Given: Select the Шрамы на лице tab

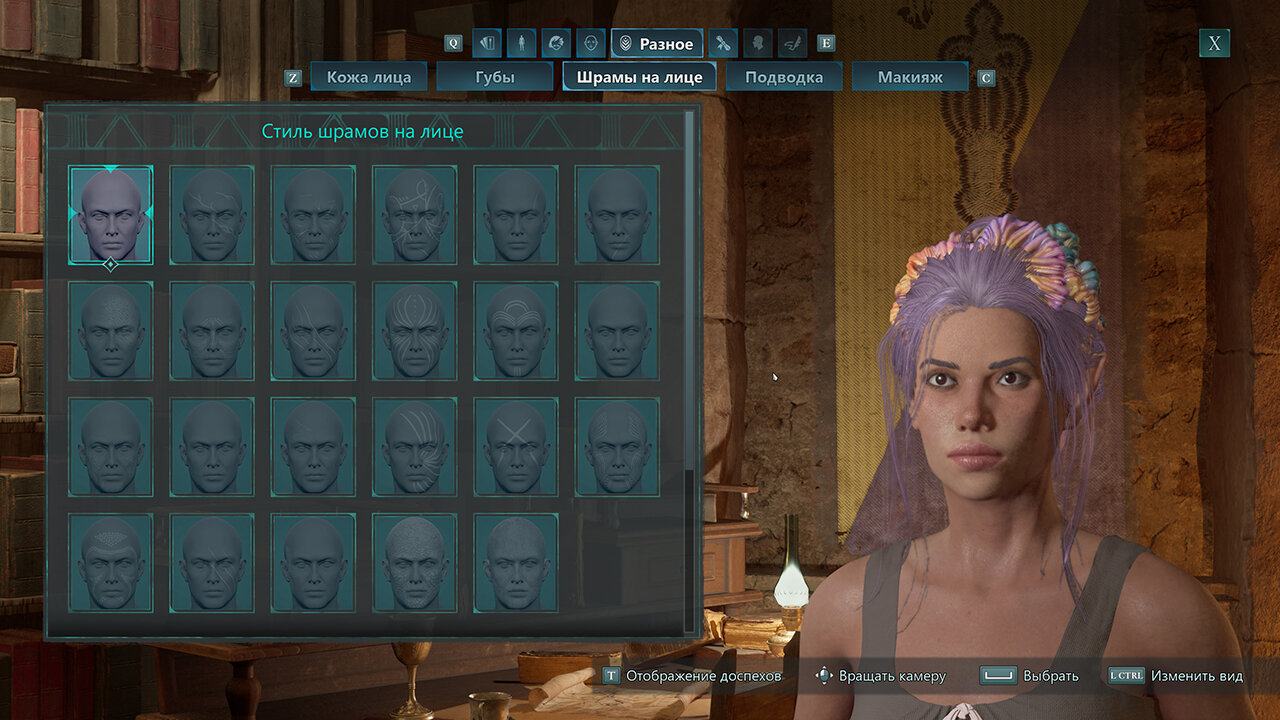Looking at the screenshot, I should click(639, 77).
